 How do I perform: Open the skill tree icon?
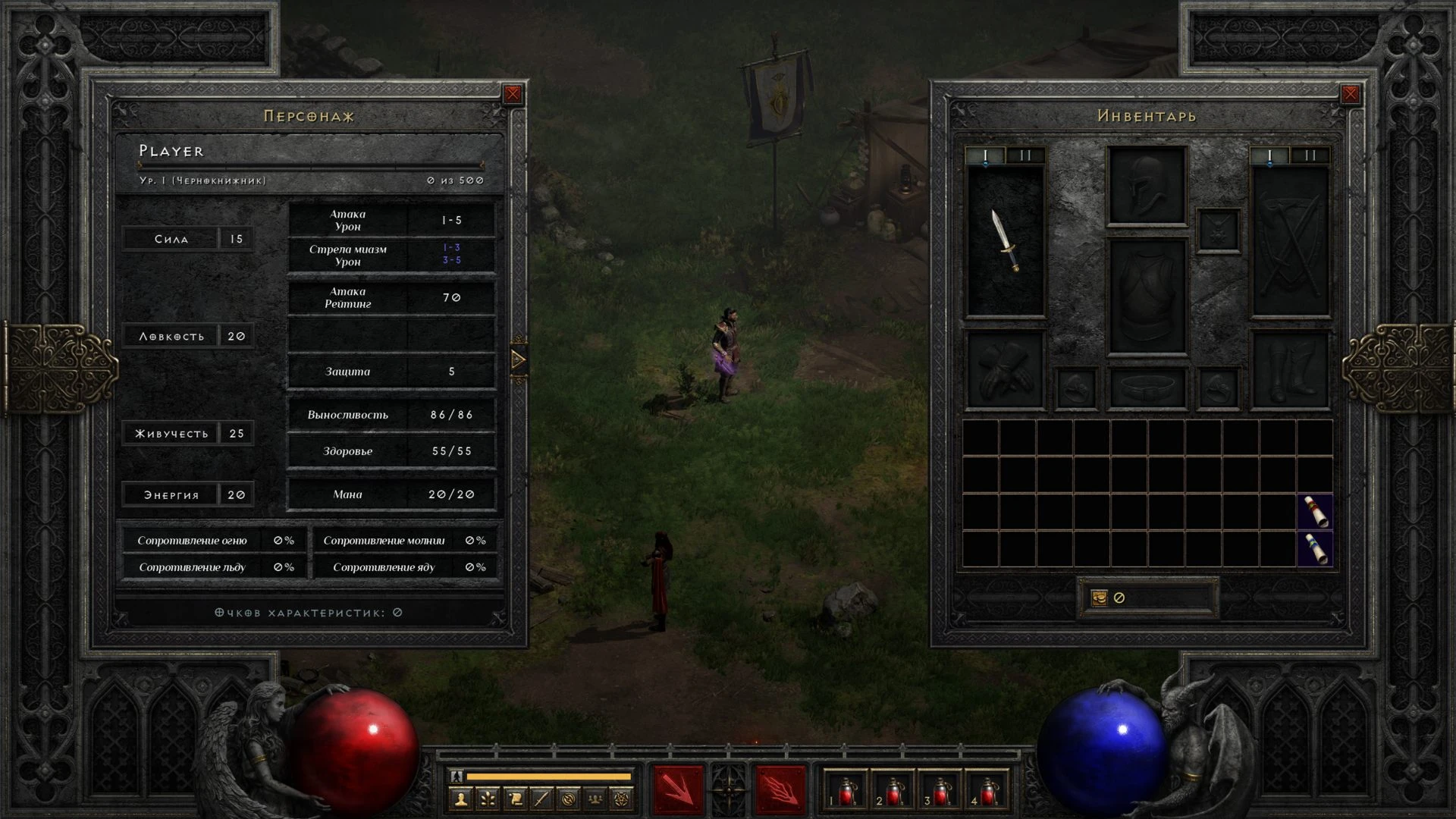pos(488,799)
